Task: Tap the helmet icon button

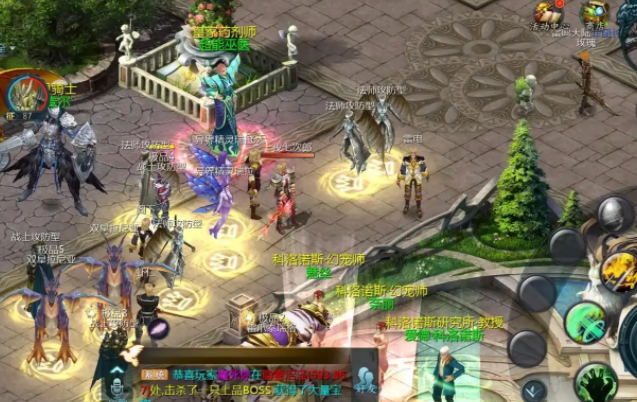Action: [x=614, y=215]
